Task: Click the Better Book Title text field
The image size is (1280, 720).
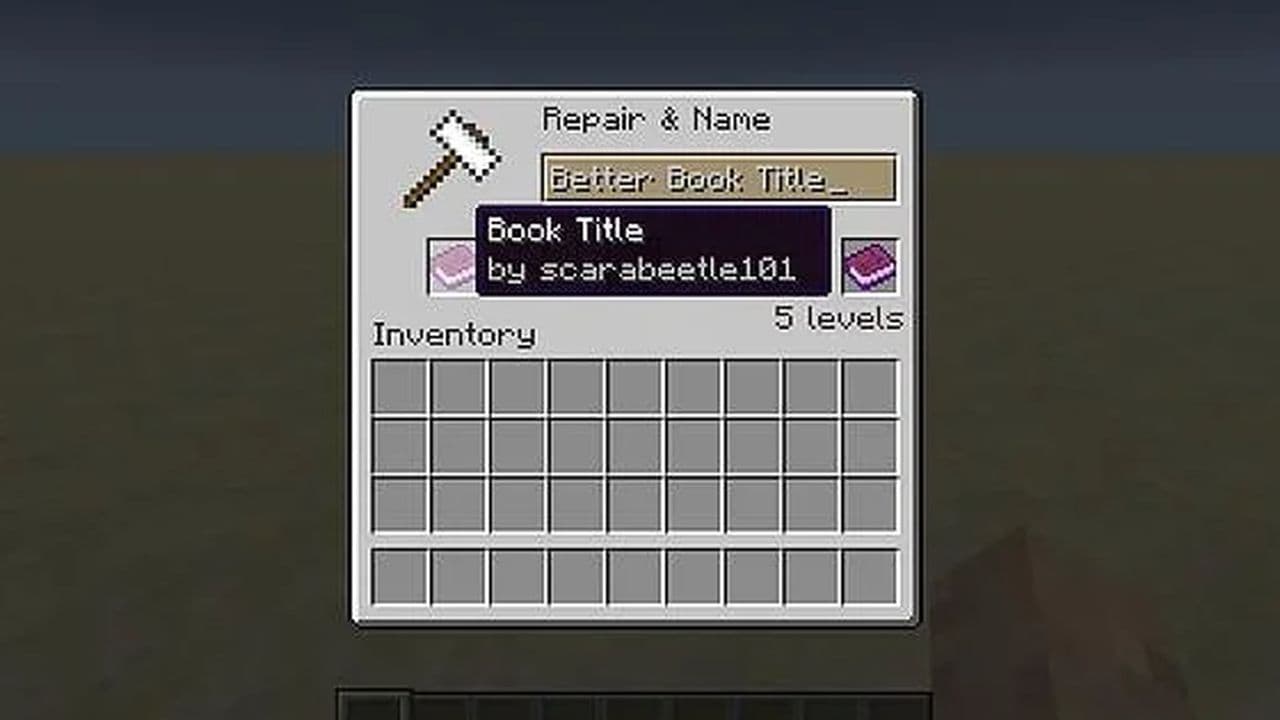Action: [x=720, y=178]
